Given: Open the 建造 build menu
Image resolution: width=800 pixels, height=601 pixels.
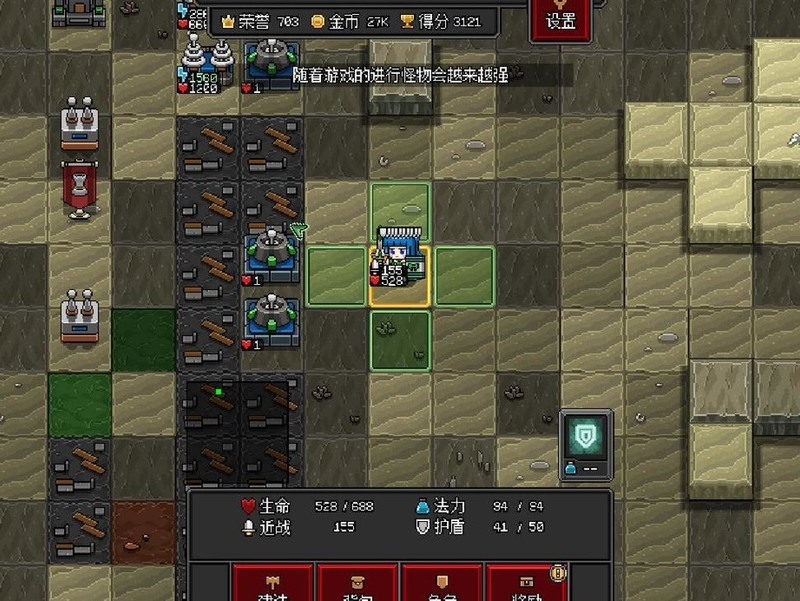Looking at the screenshot, I should pos(272,584).
